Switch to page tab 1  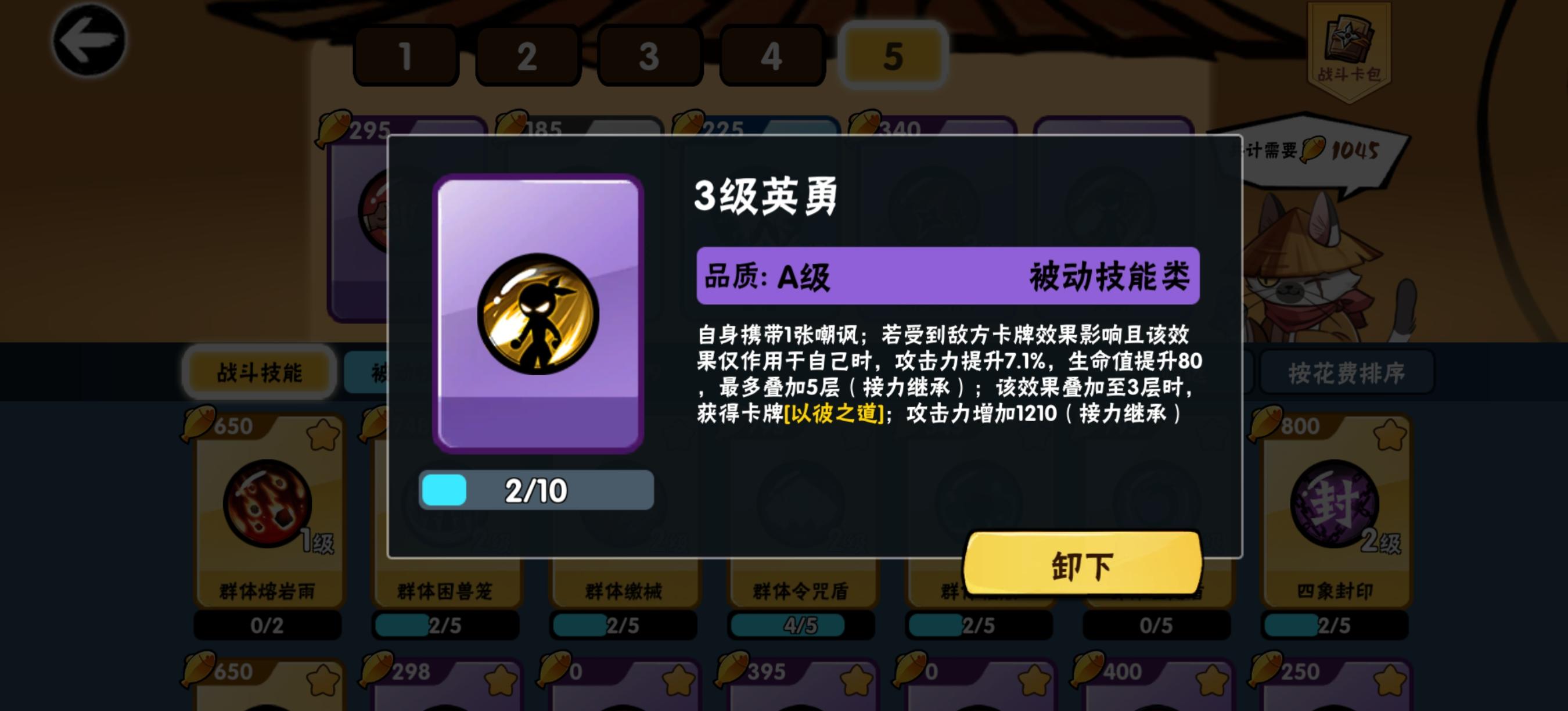pos(405,56)
